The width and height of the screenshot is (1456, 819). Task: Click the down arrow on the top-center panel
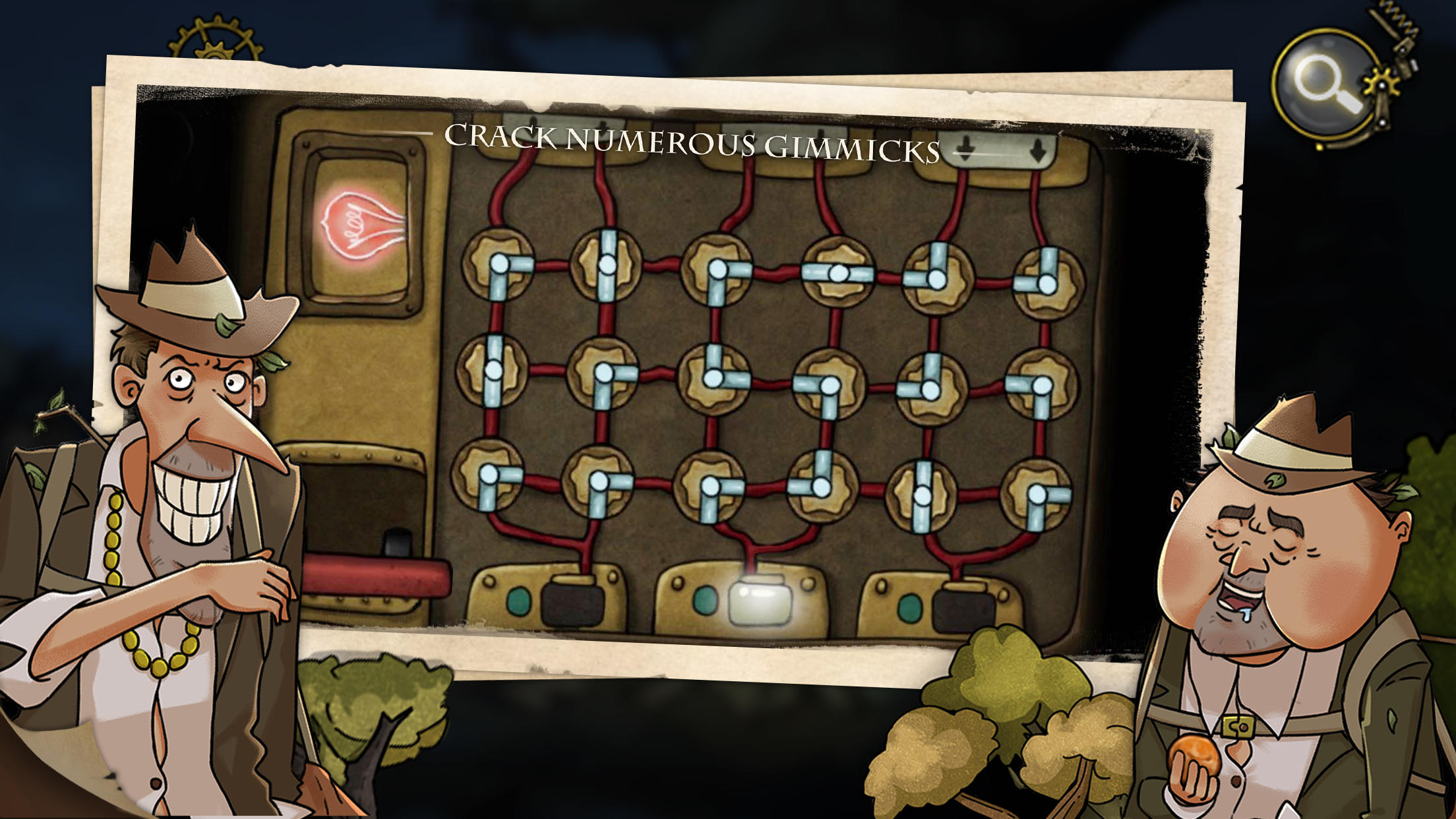tap(748, 134)
